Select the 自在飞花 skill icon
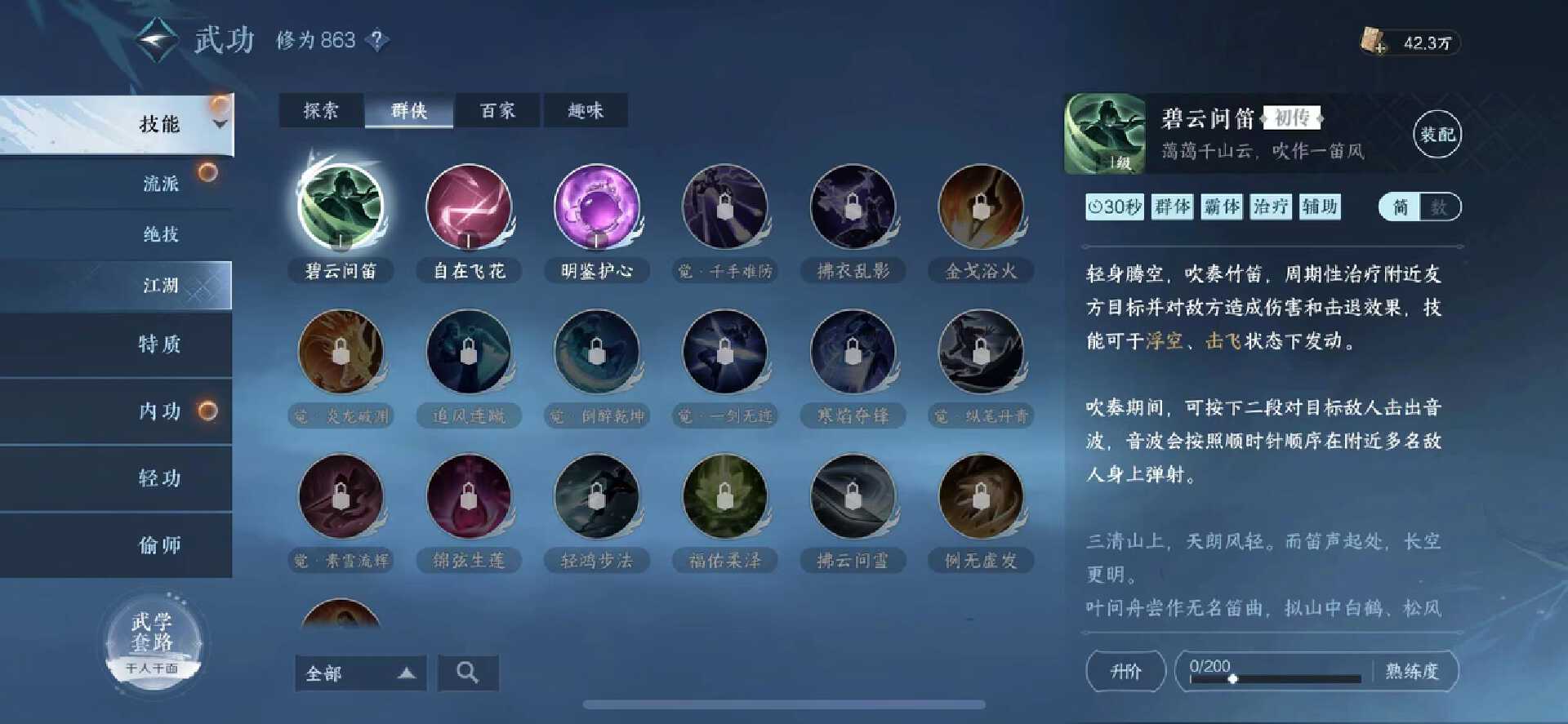Viewport: 1568px width, 724px height. pos(468,208)
